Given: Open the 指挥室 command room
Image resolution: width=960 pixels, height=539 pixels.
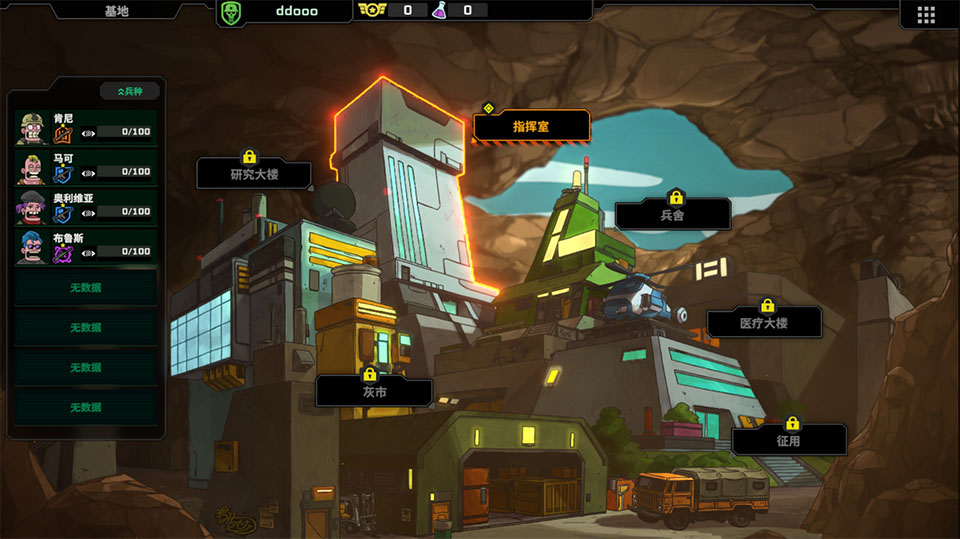Looking at the screenshot, I should [531, 127].
